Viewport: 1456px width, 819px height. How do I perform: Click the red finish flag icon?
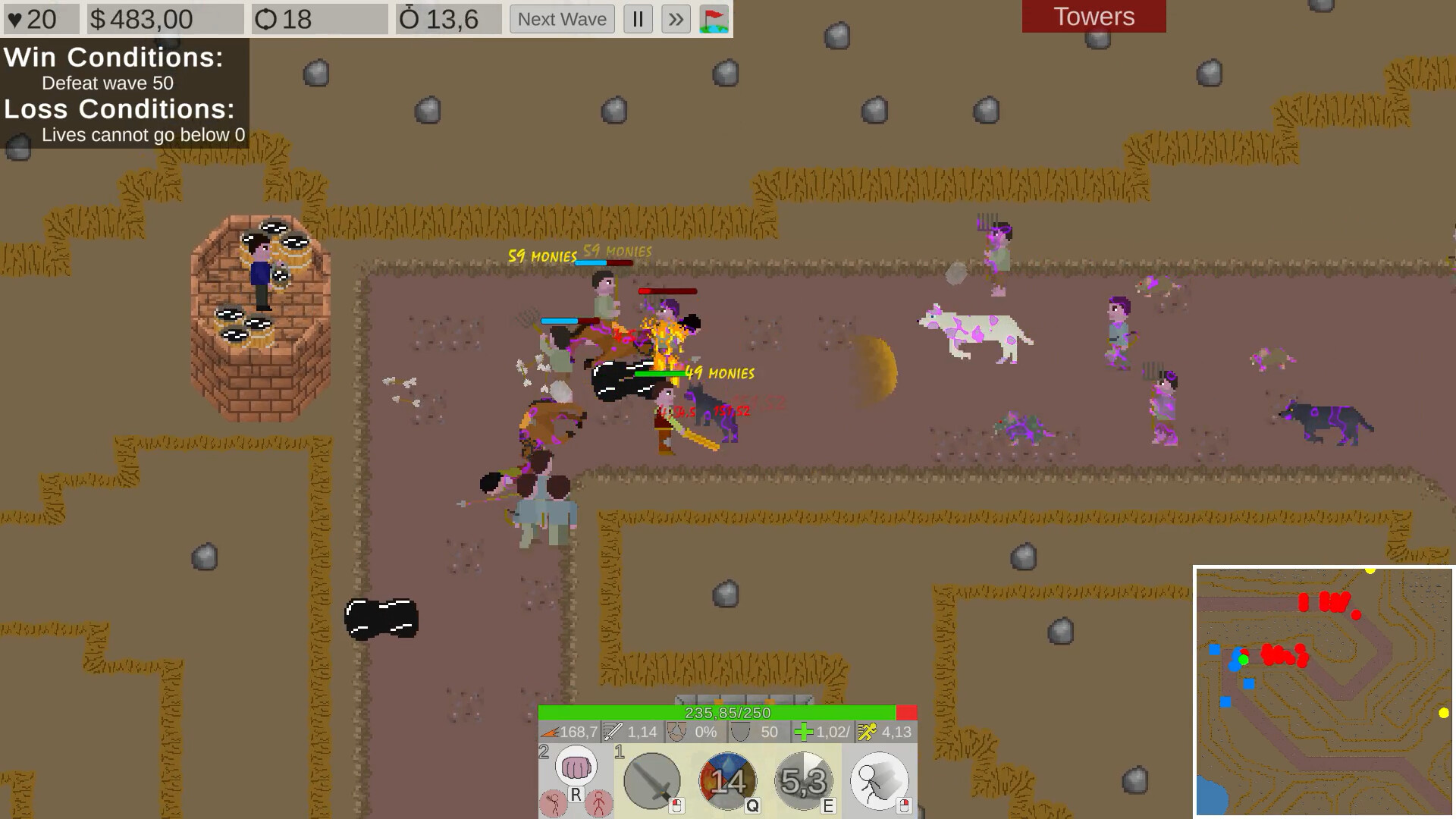[714, 19]
